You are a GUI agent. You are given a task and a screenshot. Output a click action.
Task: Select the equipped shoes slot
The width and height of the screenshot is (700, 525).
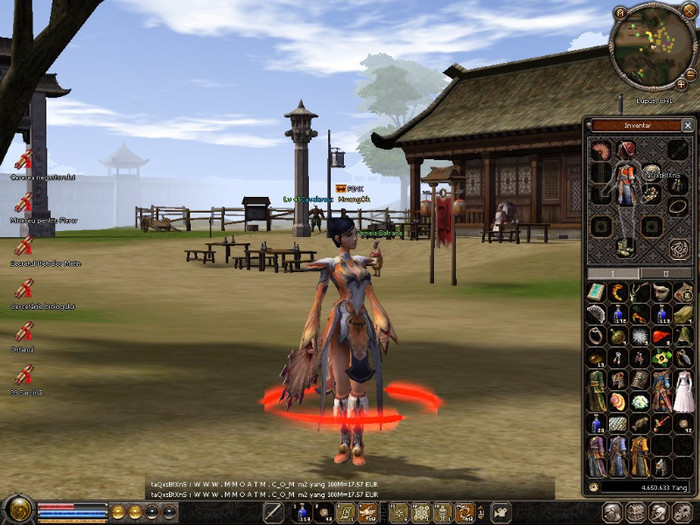pos(626,248)
